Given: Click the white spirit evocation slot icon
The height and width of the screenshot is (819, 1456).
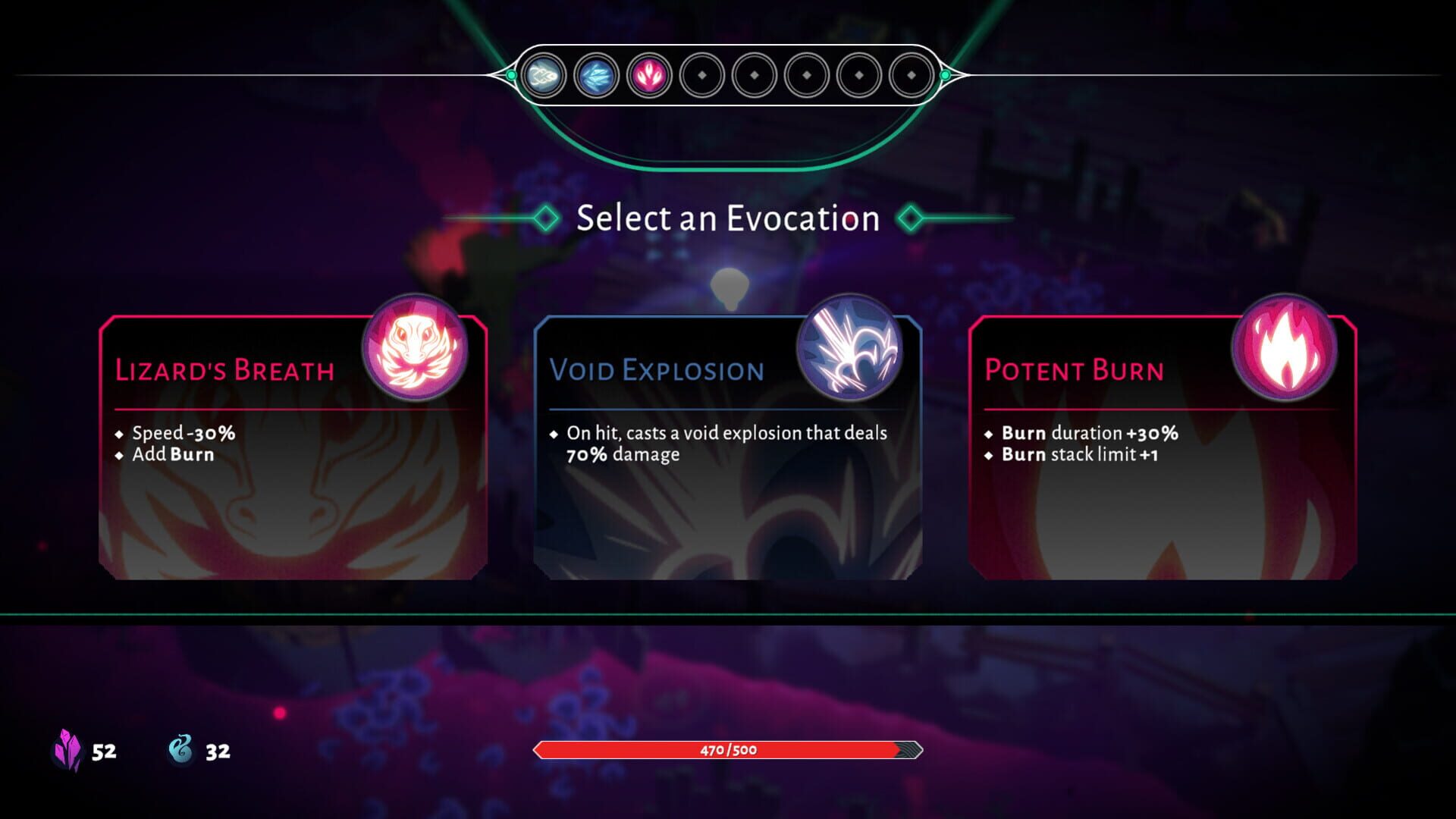Looking at the screenshot, I should 544,74.
